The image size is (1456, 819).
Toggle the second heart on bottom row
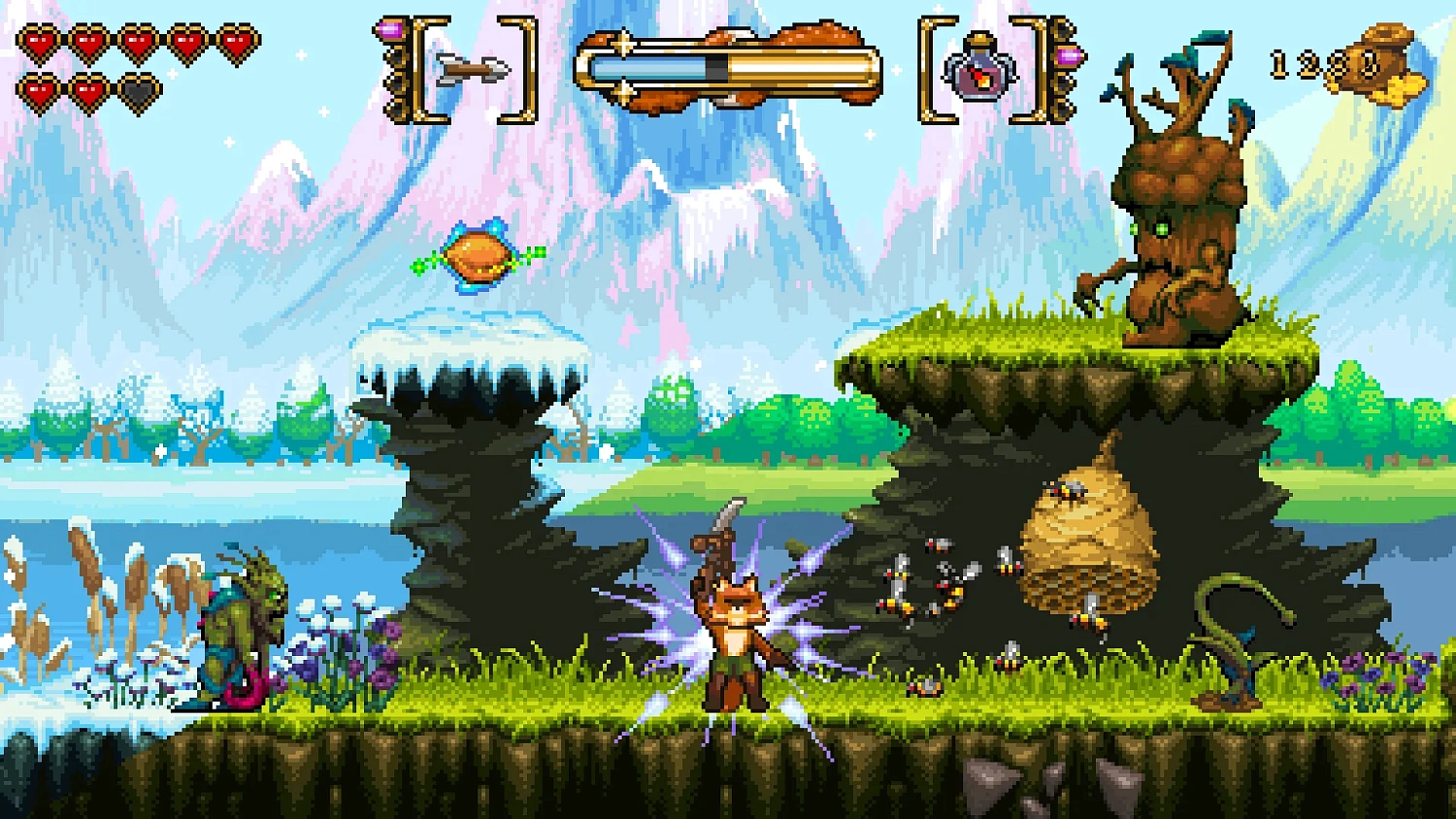click(89, 92)
